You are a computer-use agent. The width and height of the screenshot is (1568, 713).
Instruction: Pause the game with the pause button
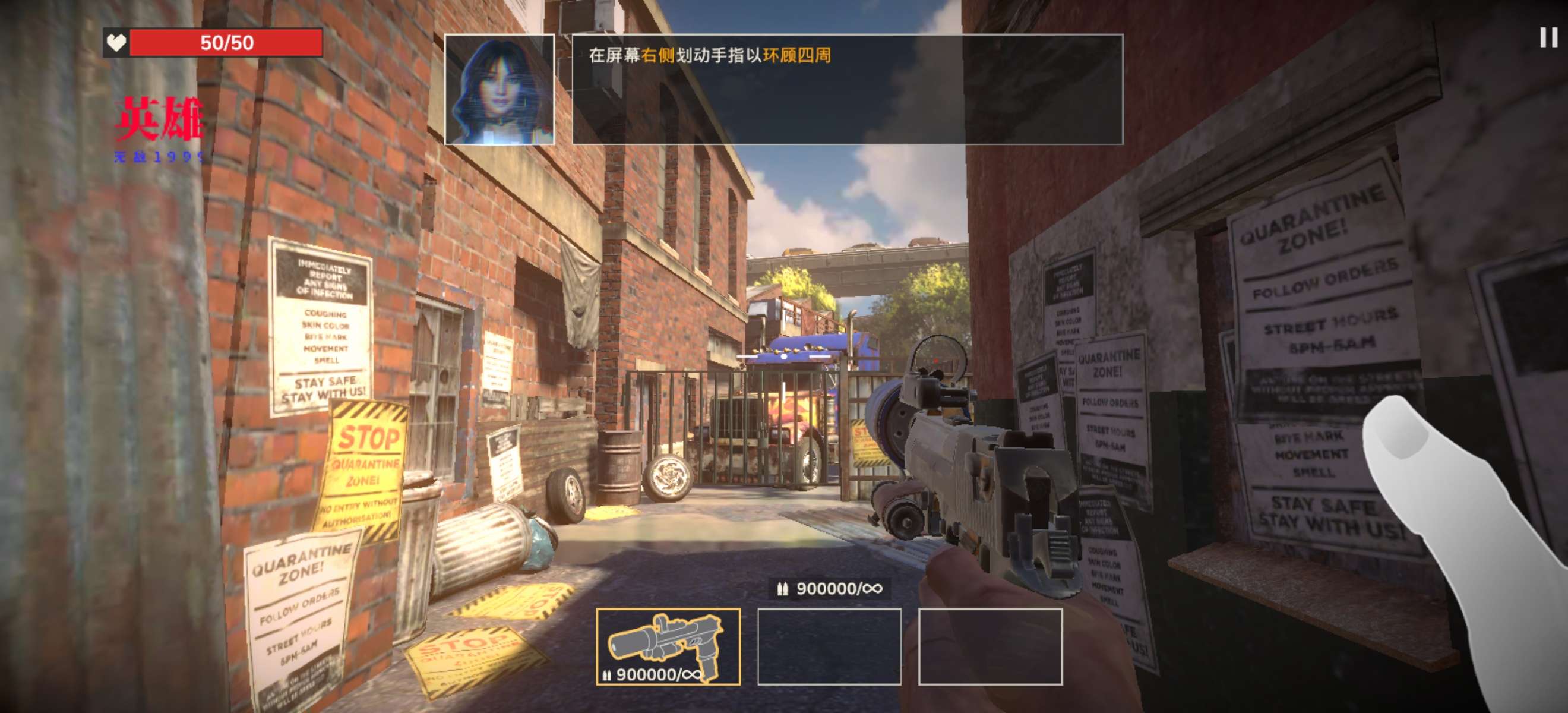tap(1548, 38)
